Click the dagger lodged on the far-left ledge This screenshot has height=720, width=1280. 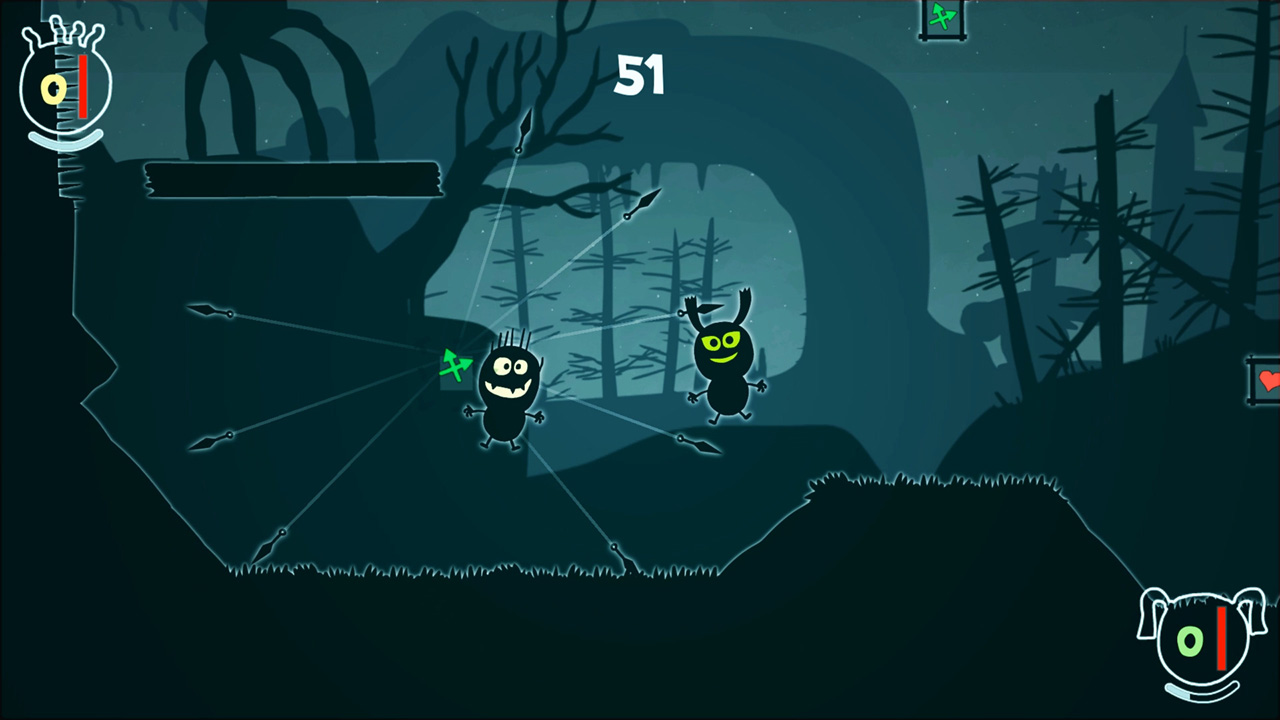coord(210,312)
